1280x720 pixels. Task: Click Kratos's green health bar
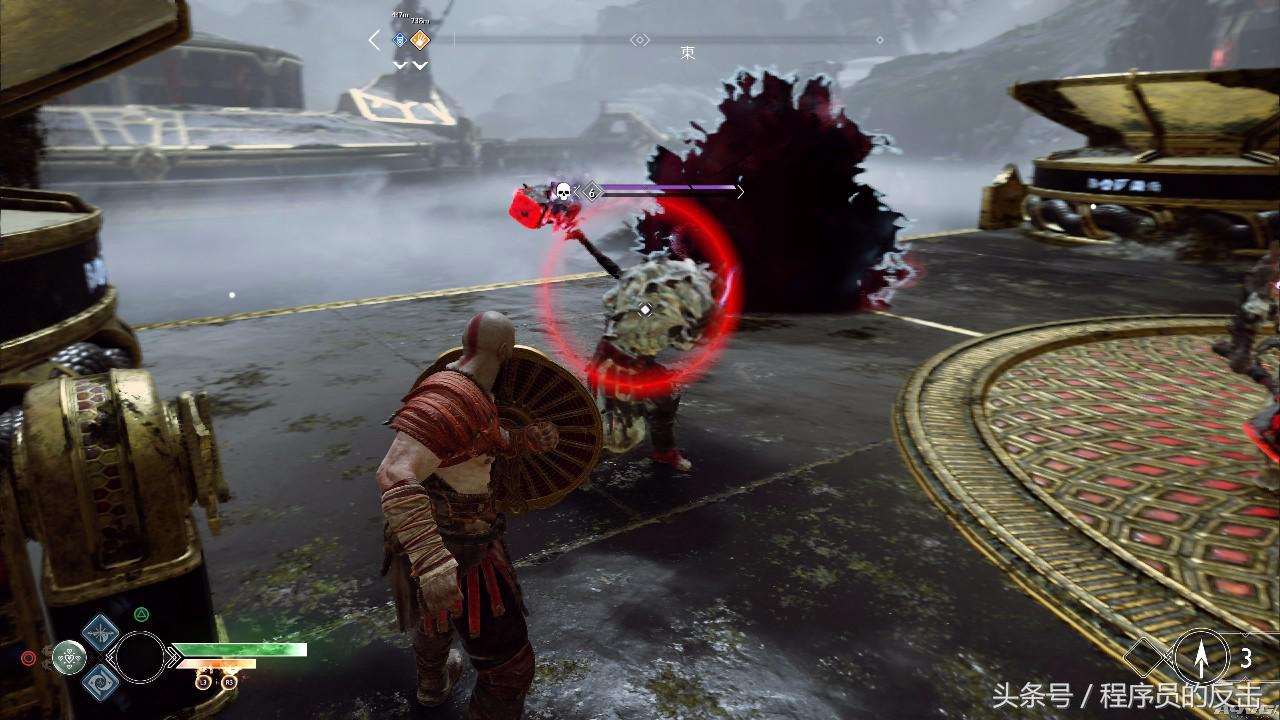pyautogui.click(x=240, y=649)
